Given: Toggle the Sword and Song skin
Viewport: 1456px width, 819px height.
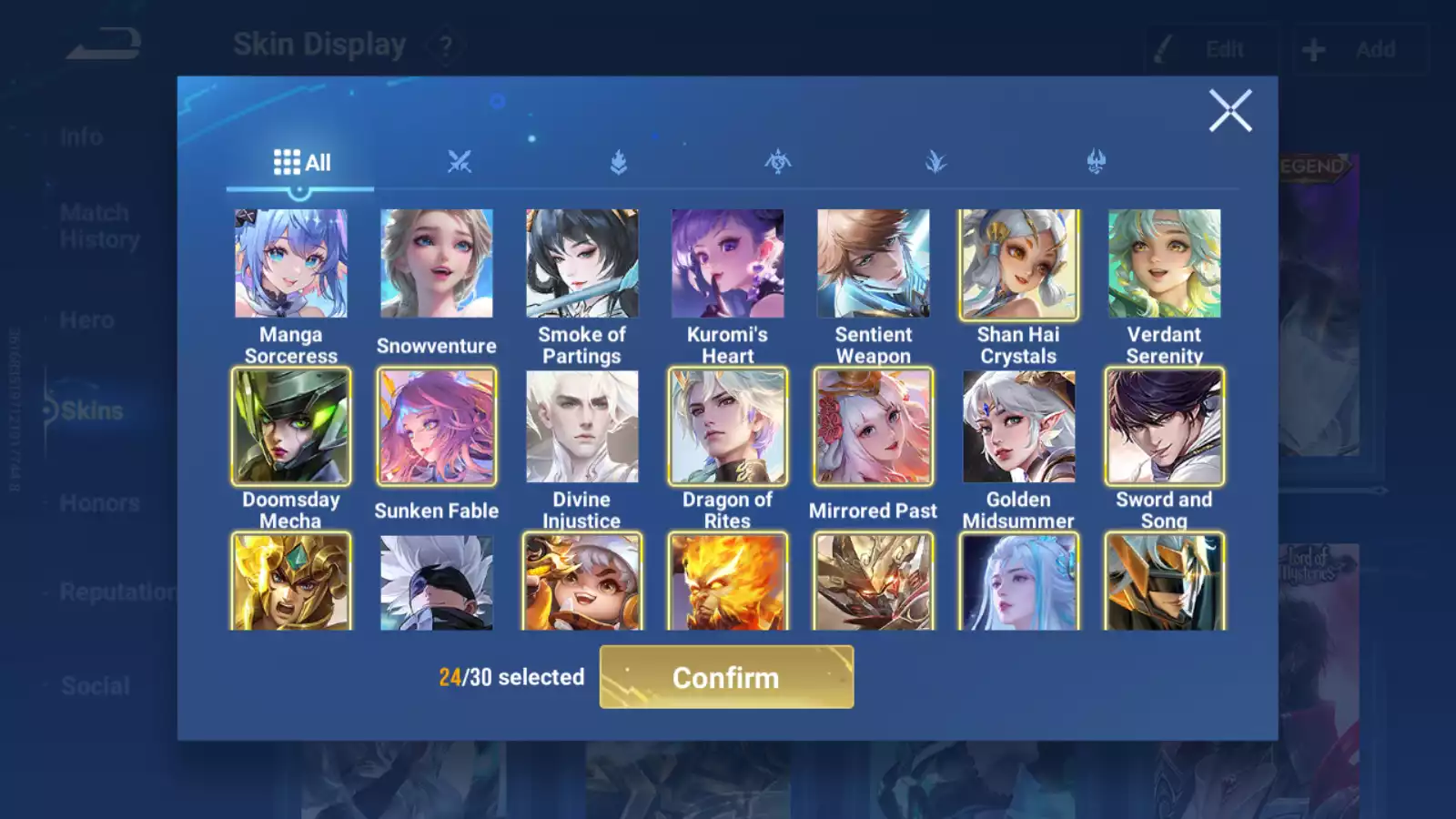Looking at the screenshot, I should 1165,426.
